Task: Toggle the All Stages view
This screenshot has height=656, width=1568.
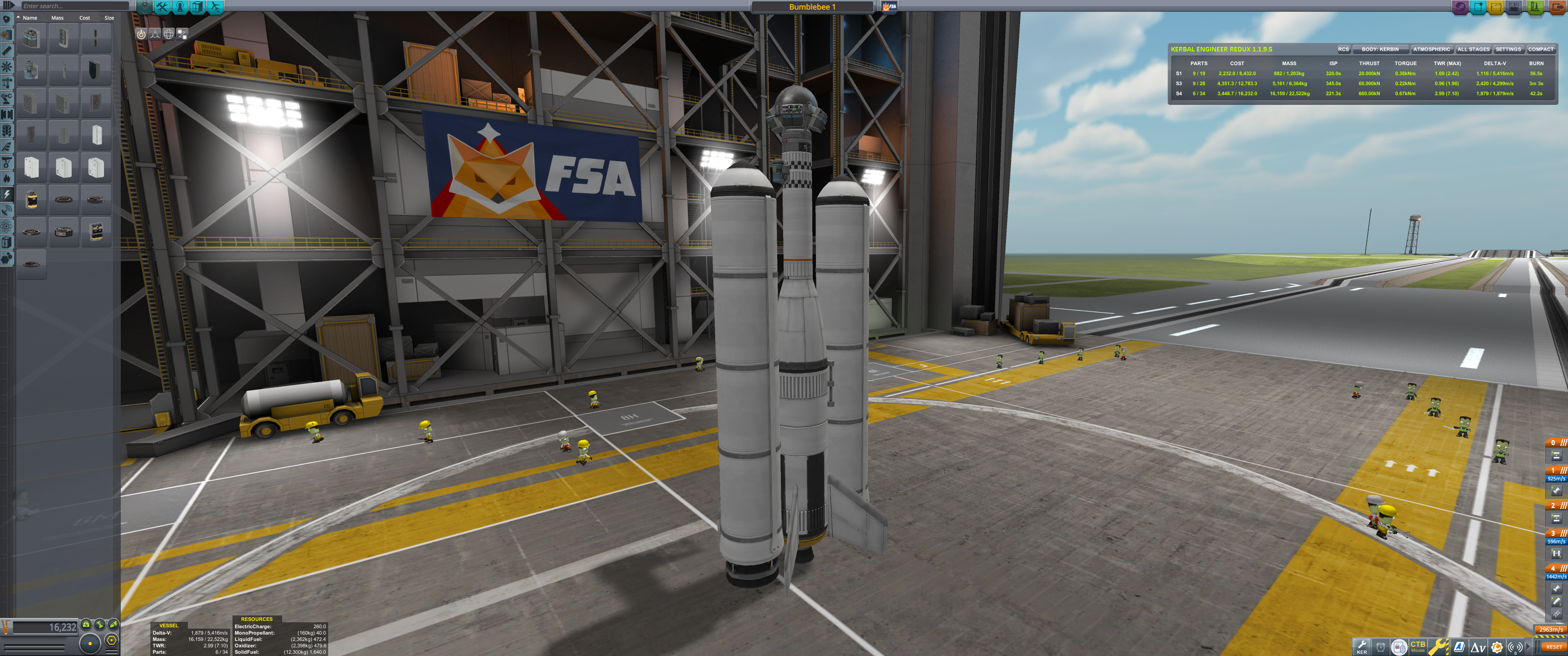Action: (1473, 49)
